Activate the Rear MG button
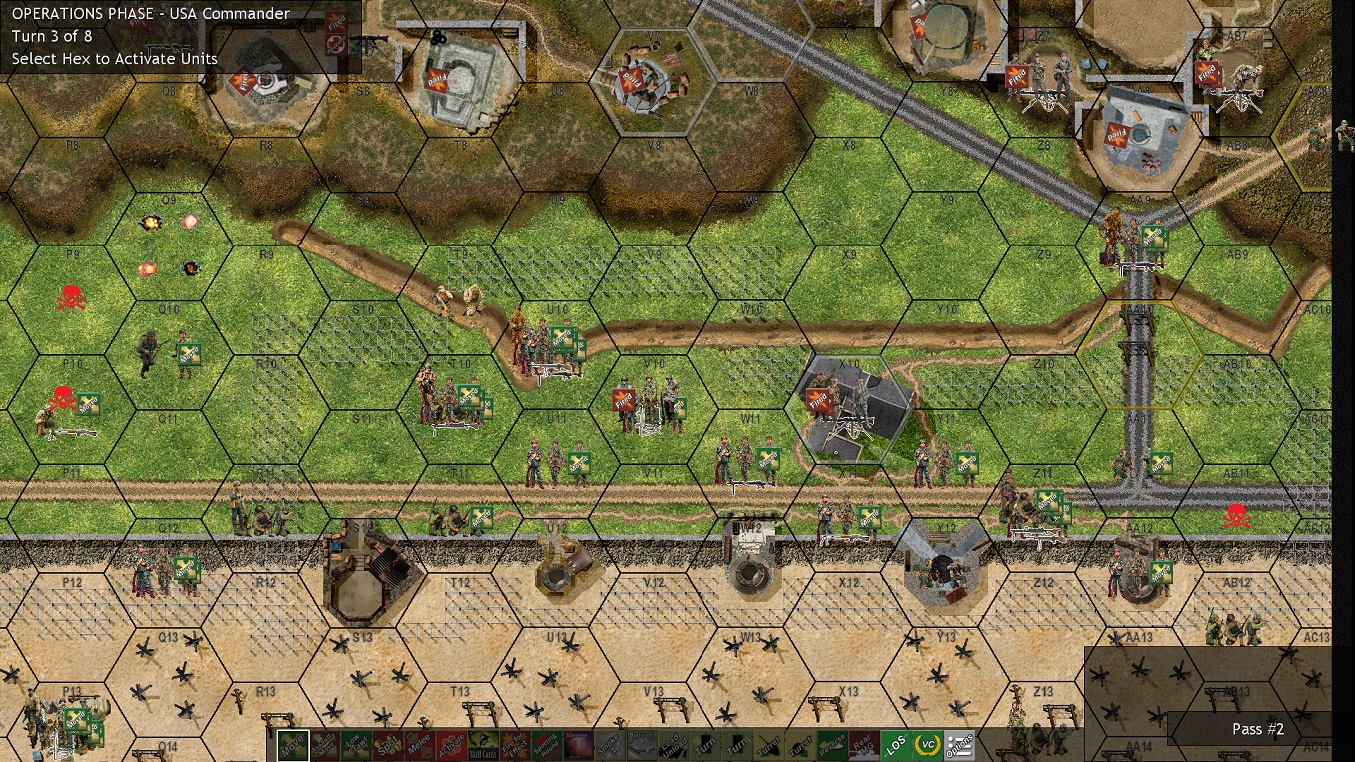The width and height of the screenshot is (1355, 762). coord(863,746)
